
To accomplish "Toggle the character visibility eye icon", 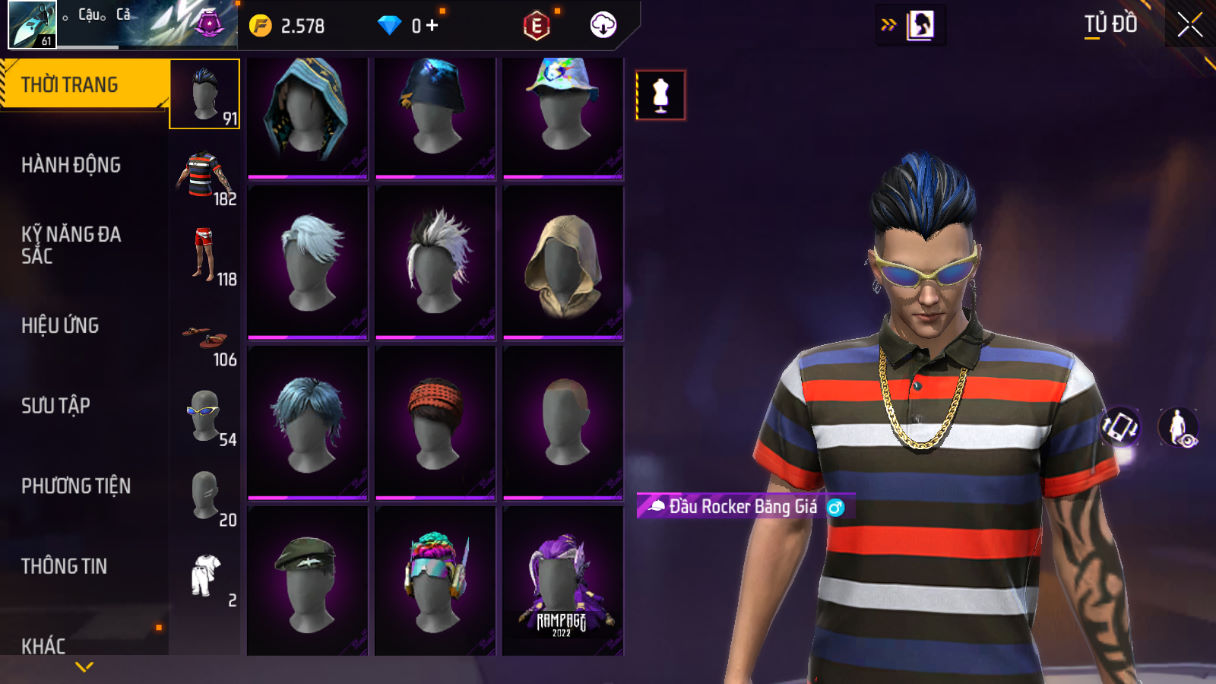I will (1179, 427).
